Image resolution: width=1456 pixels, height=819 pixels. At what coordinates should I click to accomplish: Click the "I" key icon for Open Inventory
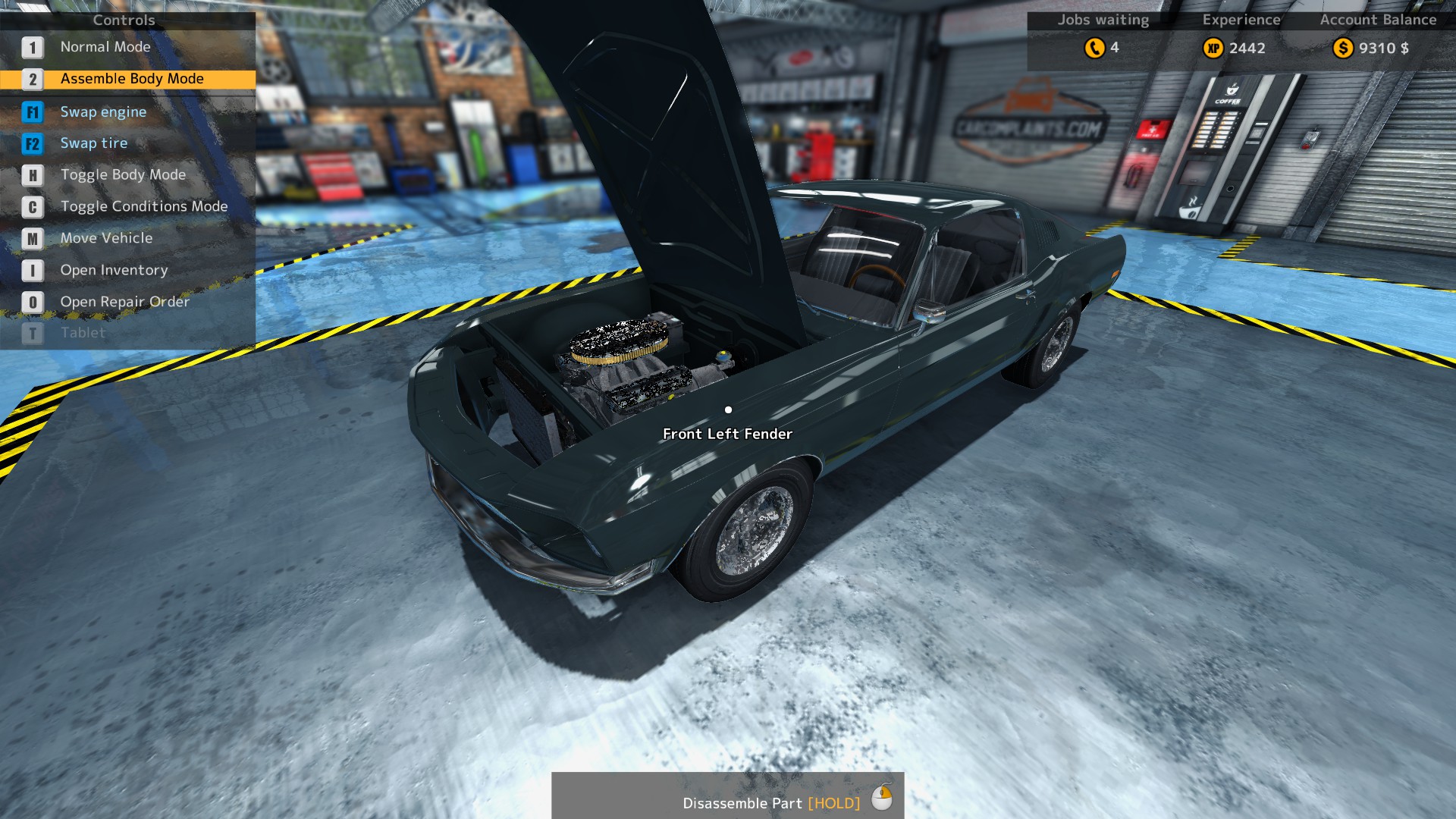coord(32,270)
